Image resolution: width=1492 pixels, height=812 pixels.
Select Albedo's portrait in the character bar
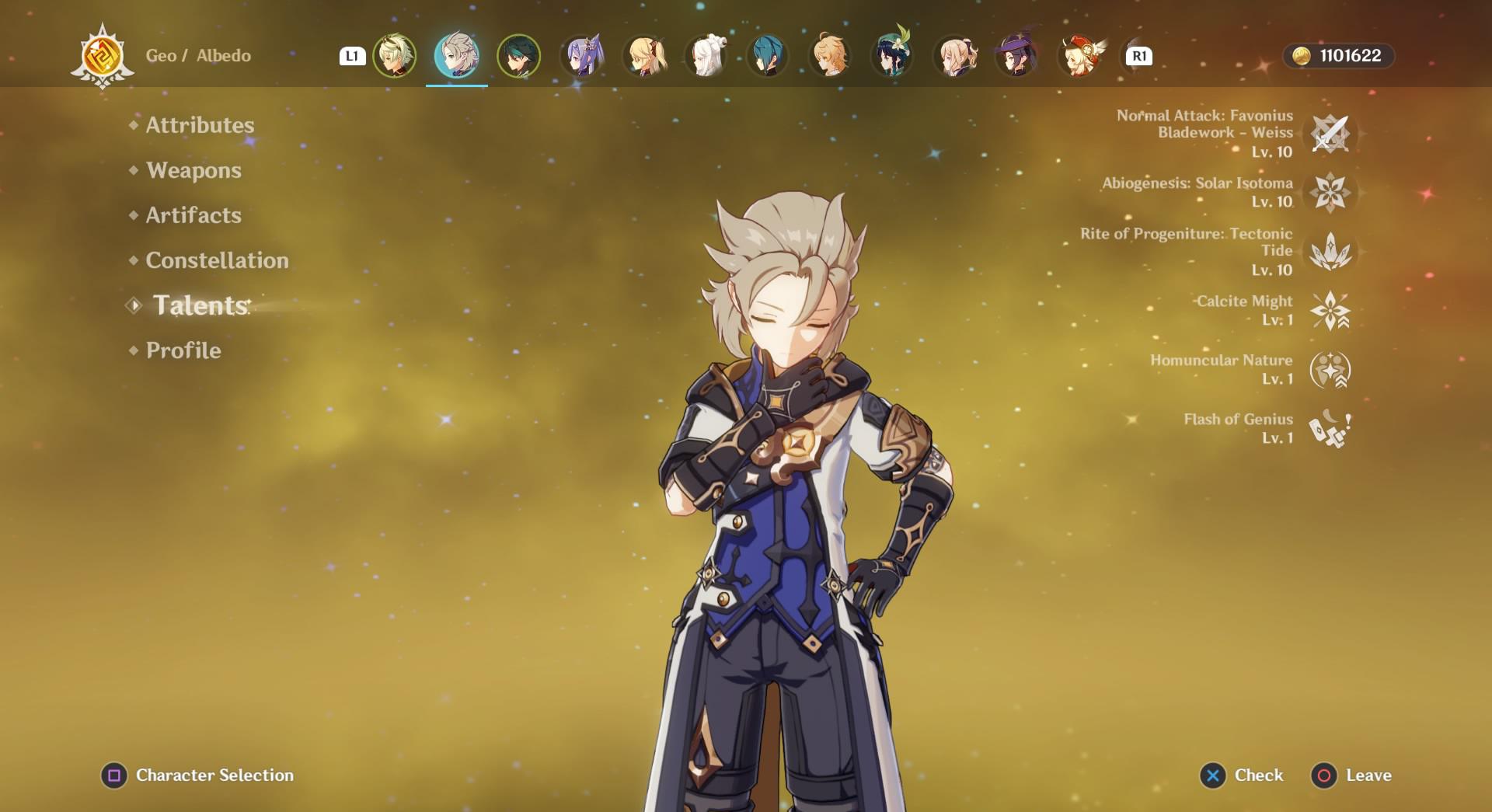[x=456, y=55]
